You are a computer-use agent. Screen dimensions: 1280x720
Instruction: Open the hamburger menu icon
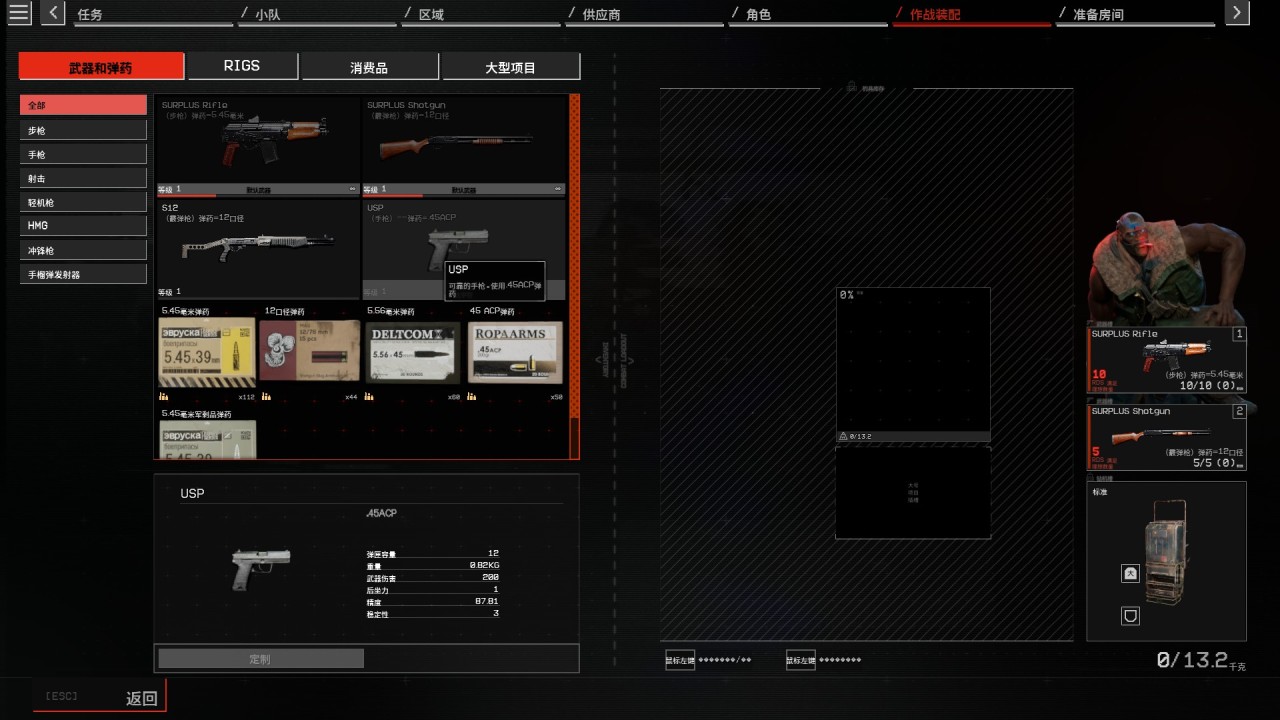(19, 13)
